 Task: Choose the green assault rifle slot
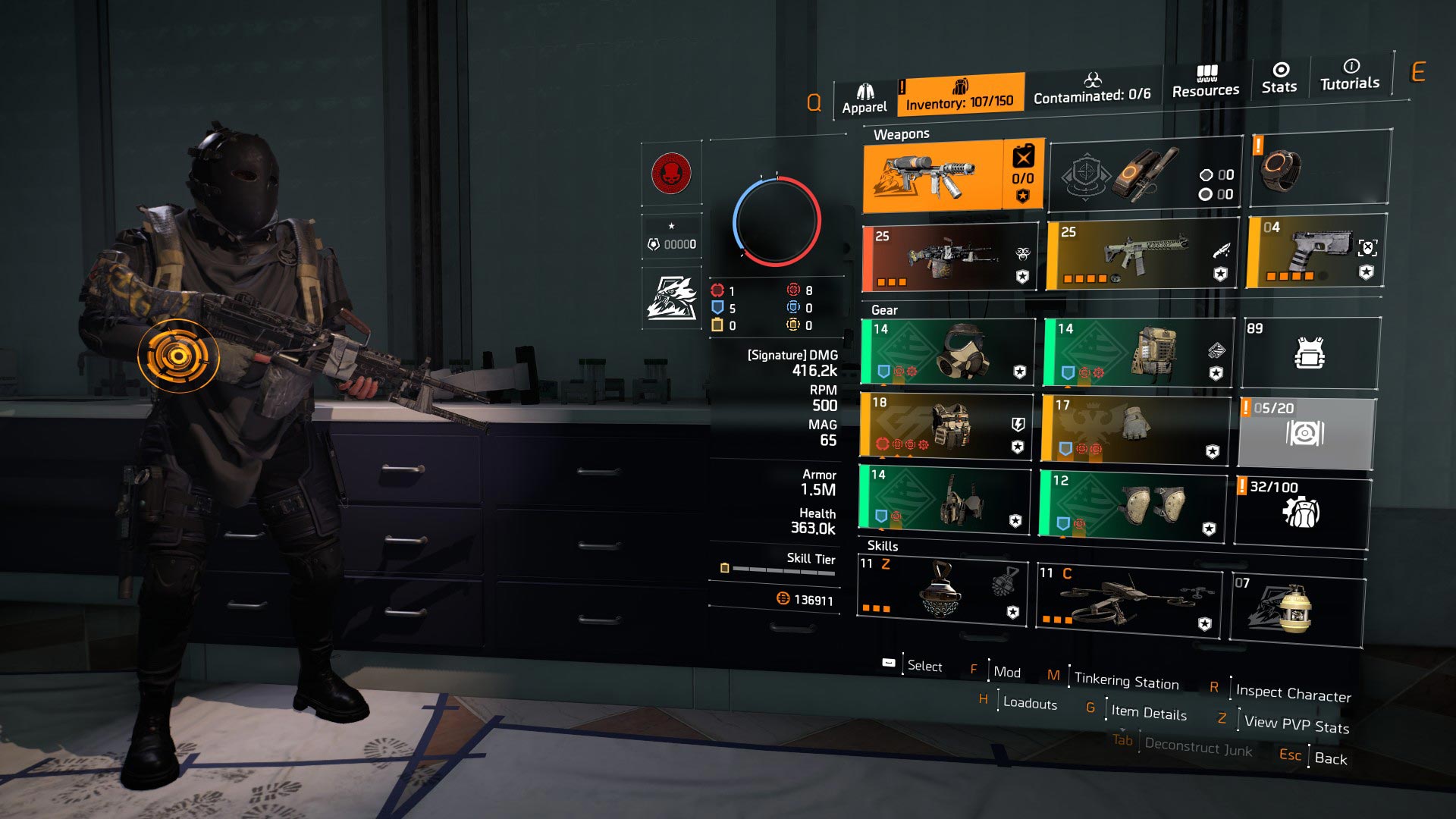click(1142, 255)
